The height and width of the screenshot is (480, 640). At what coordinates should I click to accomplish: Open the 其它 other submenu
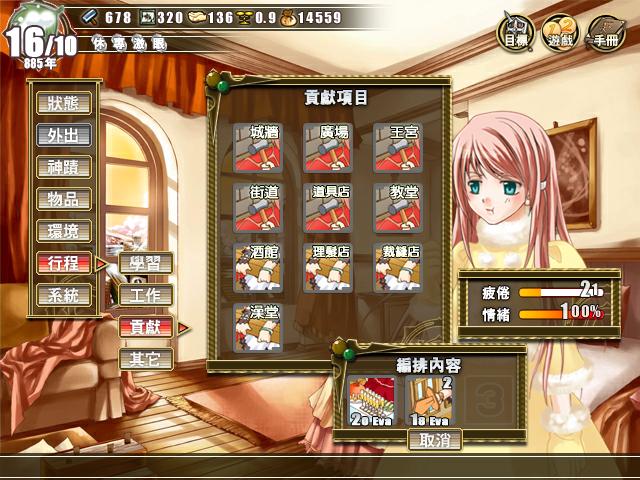[x=145, y=358]
